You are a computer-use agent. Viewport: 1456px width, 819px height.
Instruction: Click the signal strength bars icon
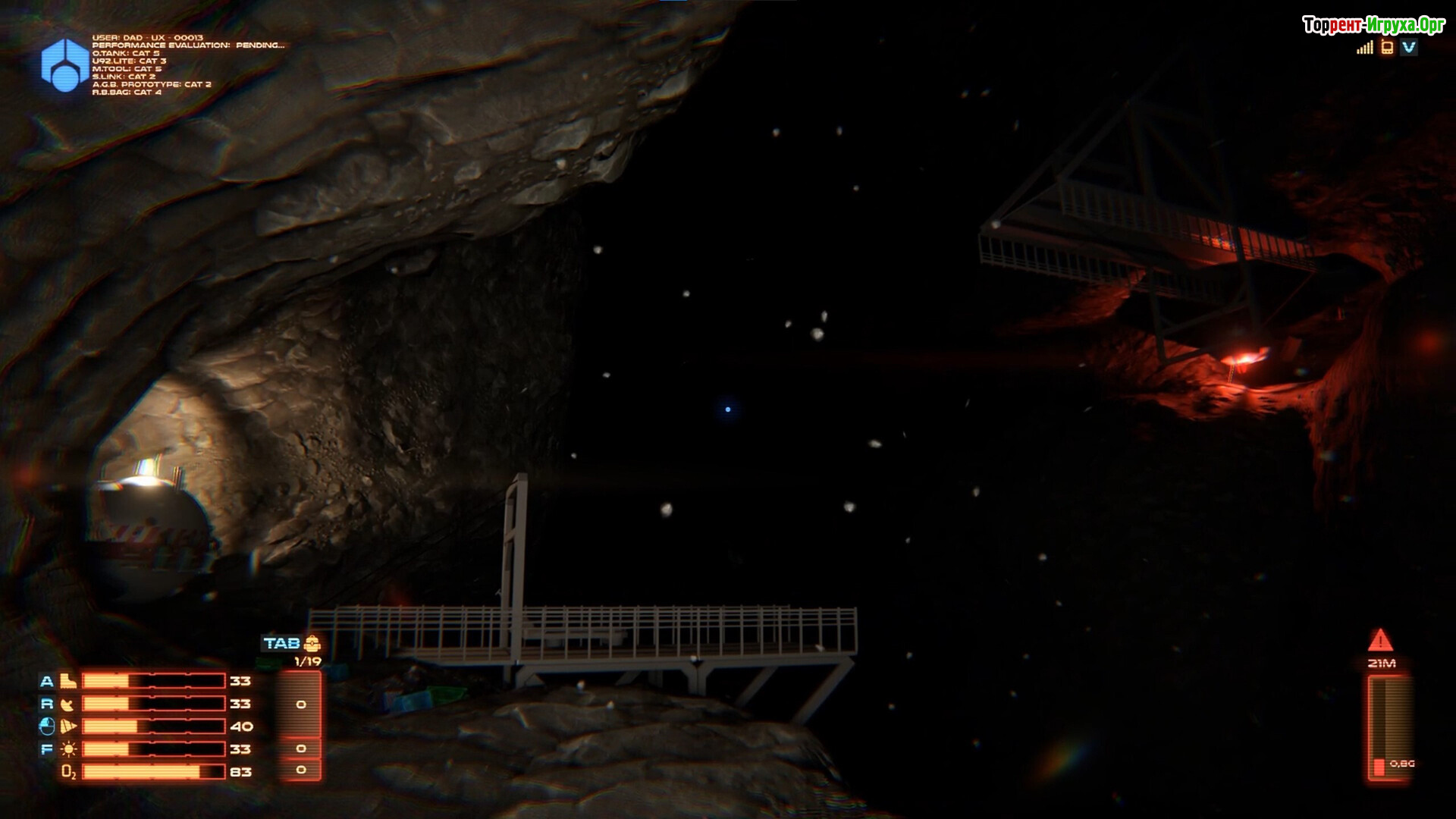click(x=1365, y=48)
